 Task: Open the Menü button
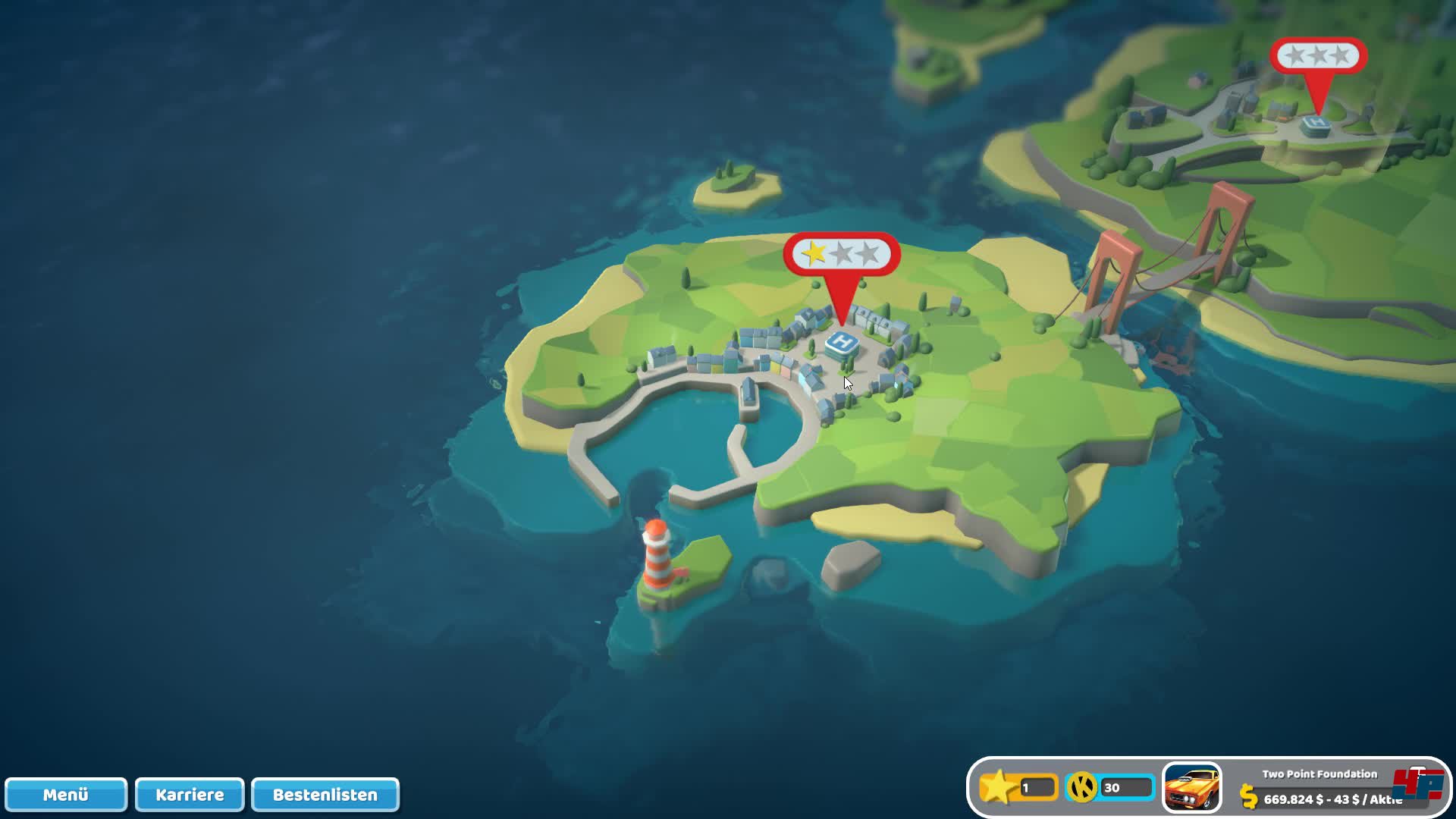(65, 795)
